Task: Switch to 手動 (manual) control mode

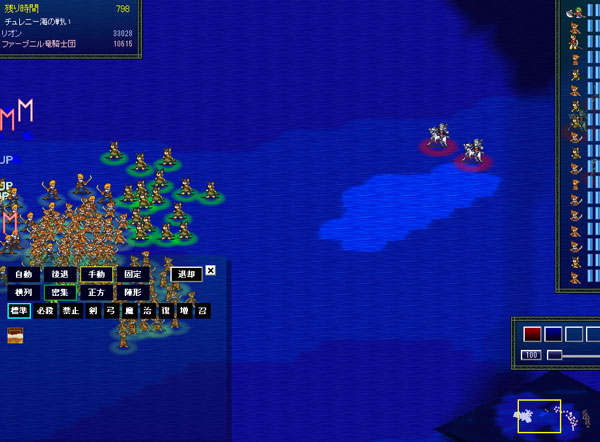Action: point(95,274)
